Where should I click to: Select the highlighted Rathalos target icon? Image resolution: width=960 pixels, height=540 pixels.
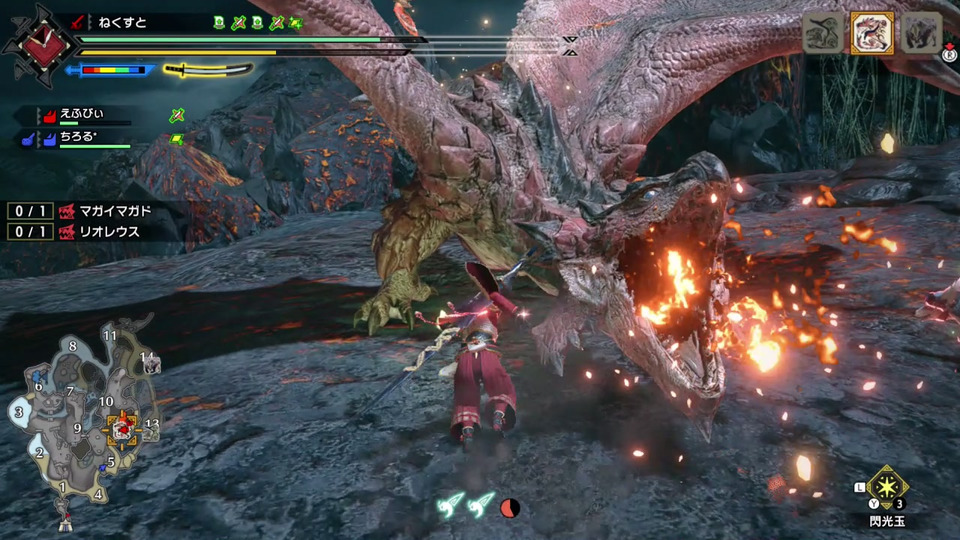[x=872, y=33]
